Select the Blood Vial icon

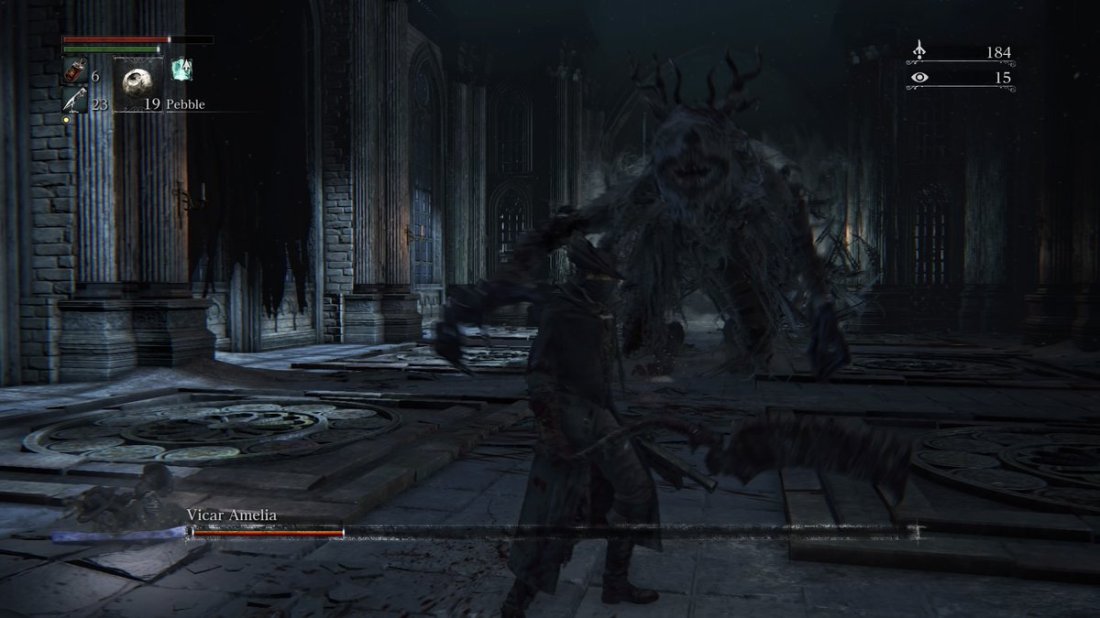(76, 72)
